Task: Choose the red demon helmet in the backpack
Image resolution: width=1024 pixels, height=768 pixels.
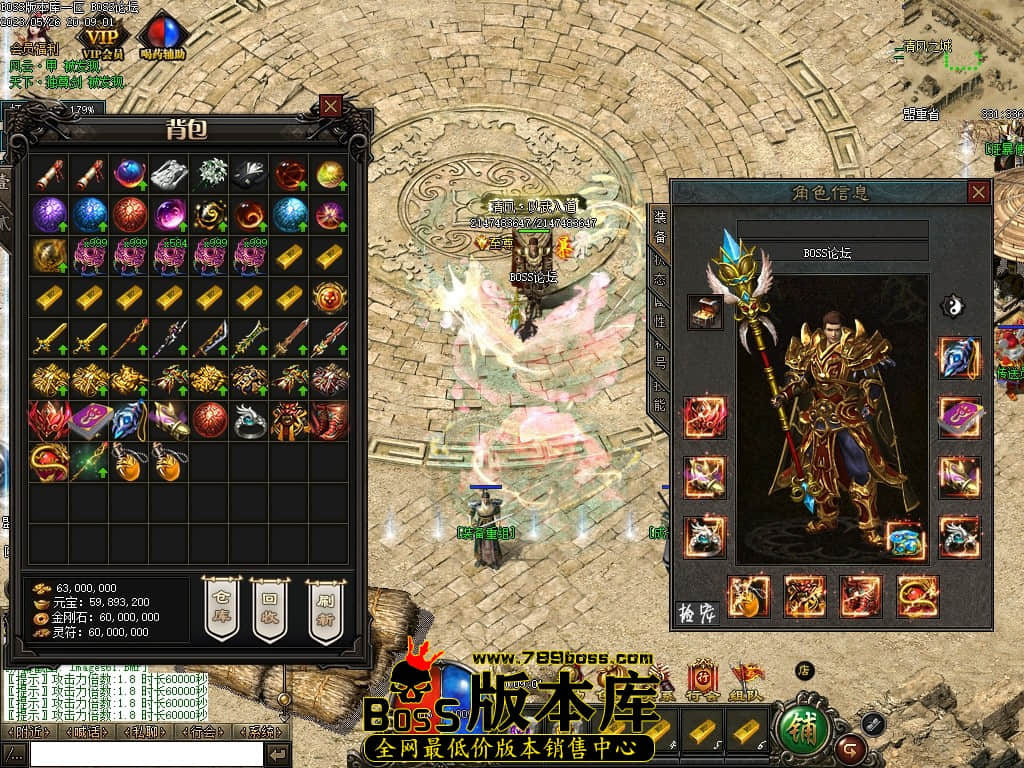Action: tap(49, 420)
